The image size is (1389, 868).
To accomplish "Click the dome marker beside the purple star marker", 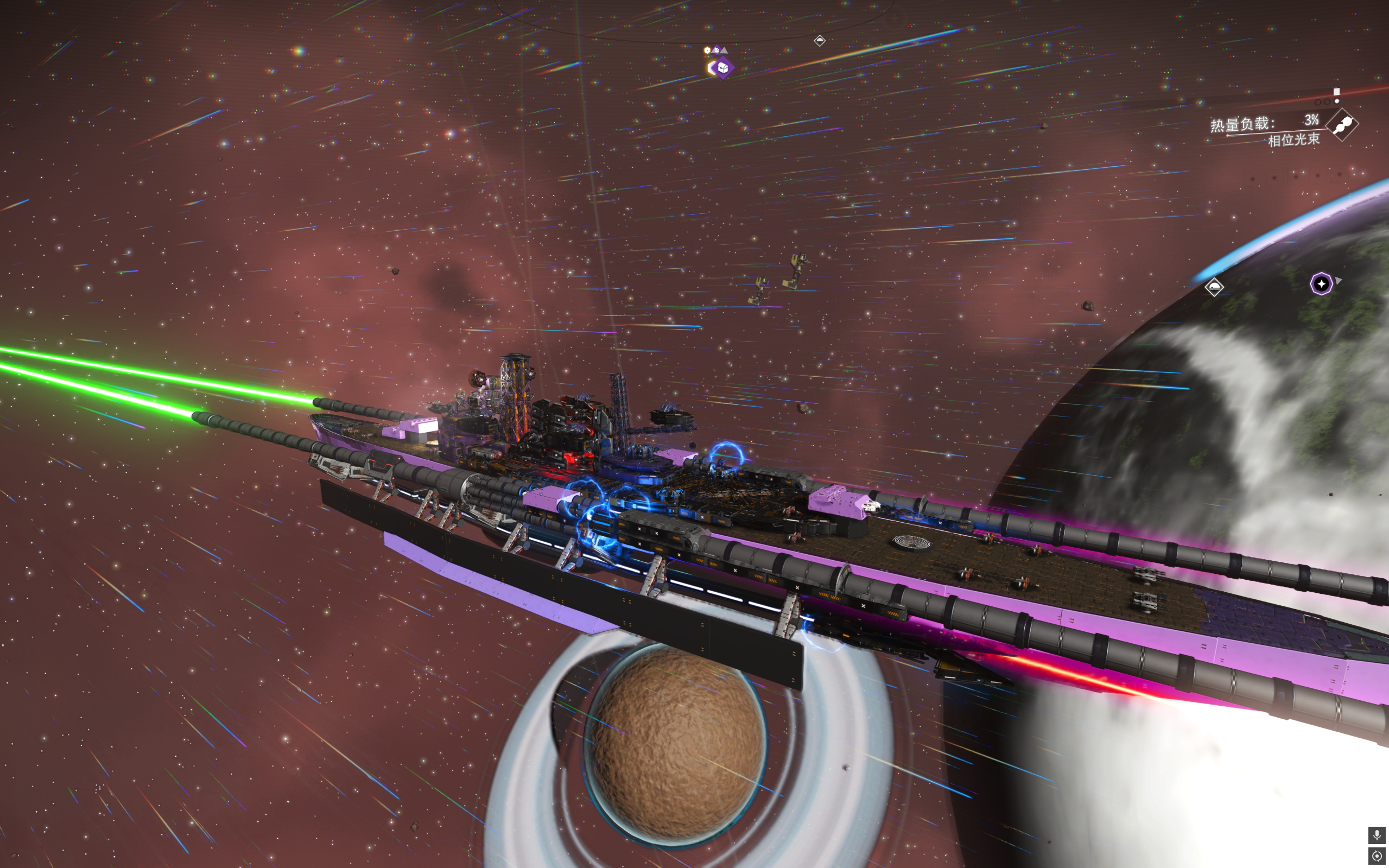I will tap(1214, 287).
